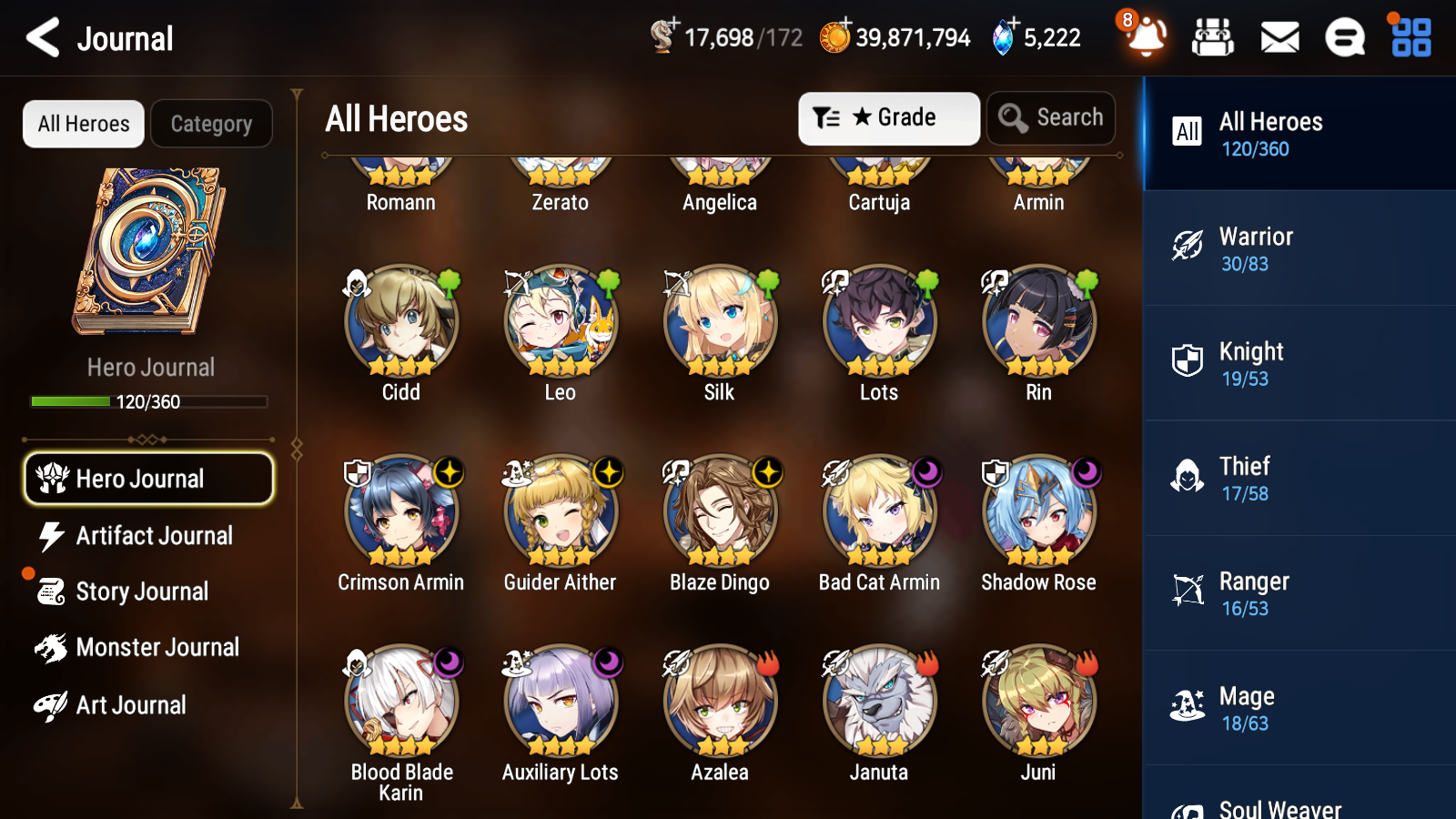Filter heroes by the Knight shield icon
The height and width of the screenshot is (819, 1456).
coord(1186,363)
